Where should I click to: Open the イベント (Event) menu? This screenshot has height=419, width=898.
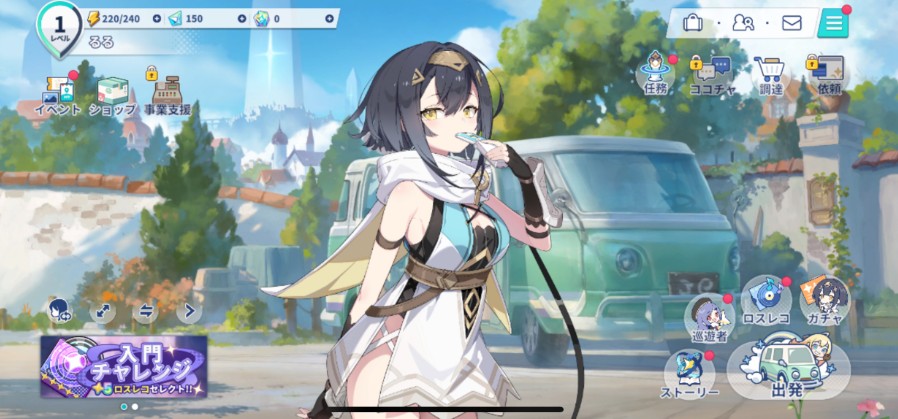point(58,93)
